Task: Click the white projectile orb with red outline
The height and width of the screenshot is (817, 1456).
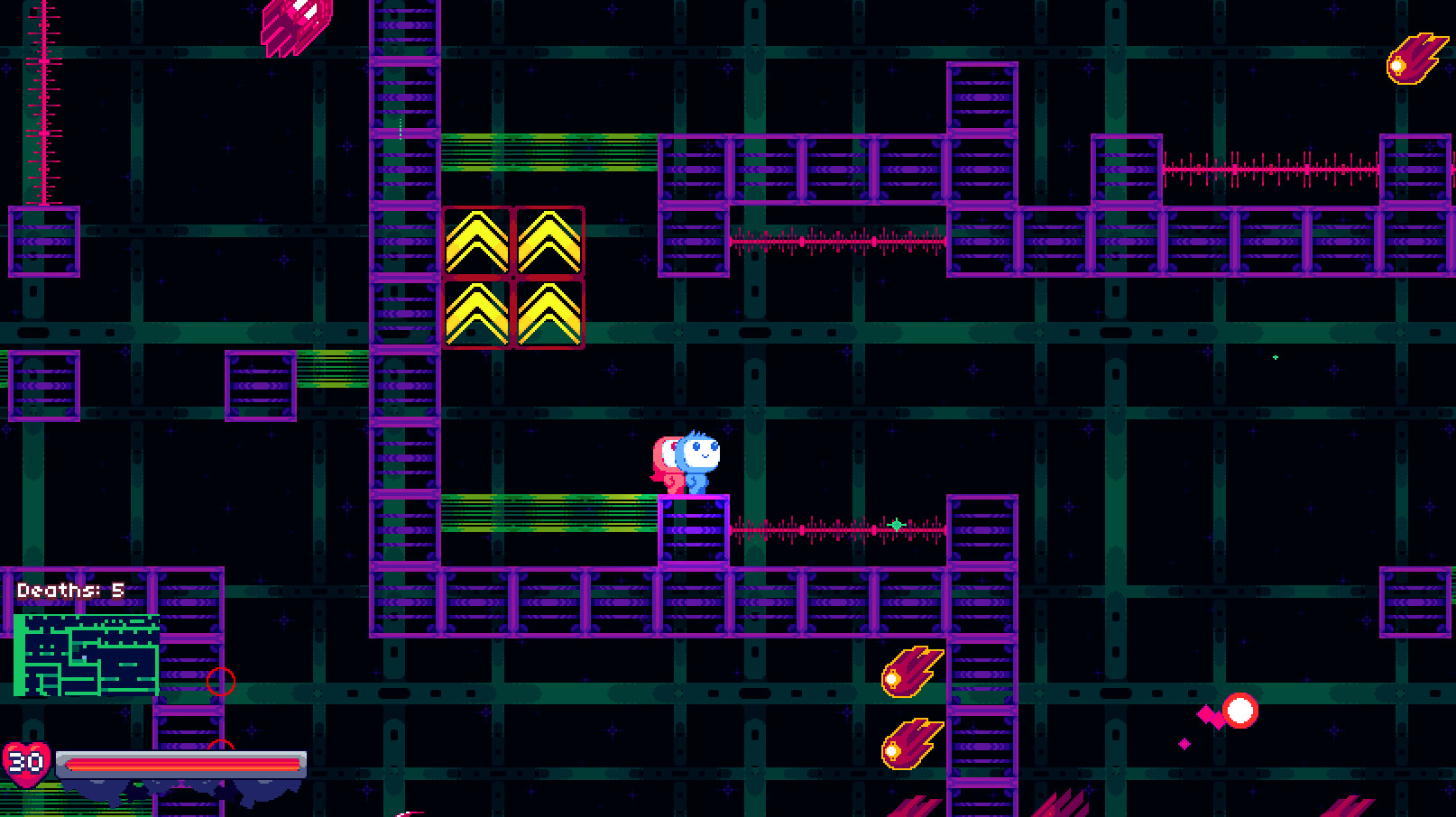Action: [x=1242, y=711]
